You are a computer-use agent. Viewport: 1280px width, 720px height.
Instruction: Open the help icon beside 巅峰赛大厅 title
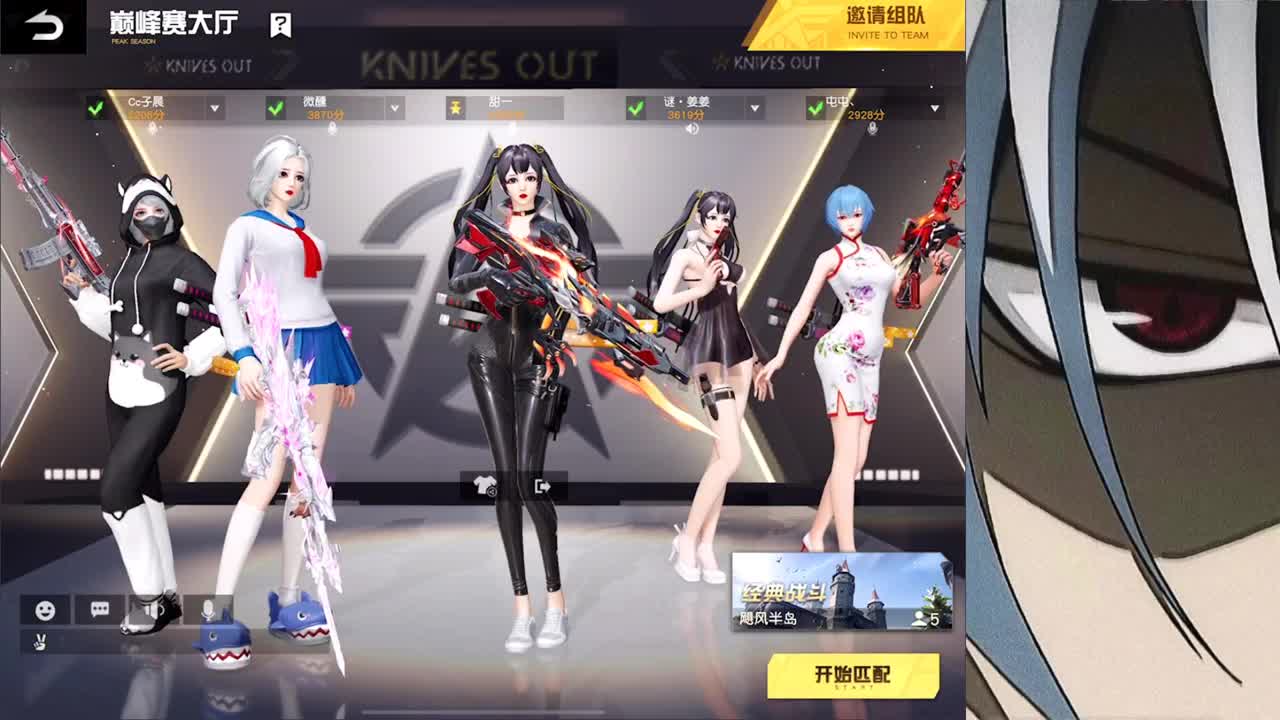280,24
